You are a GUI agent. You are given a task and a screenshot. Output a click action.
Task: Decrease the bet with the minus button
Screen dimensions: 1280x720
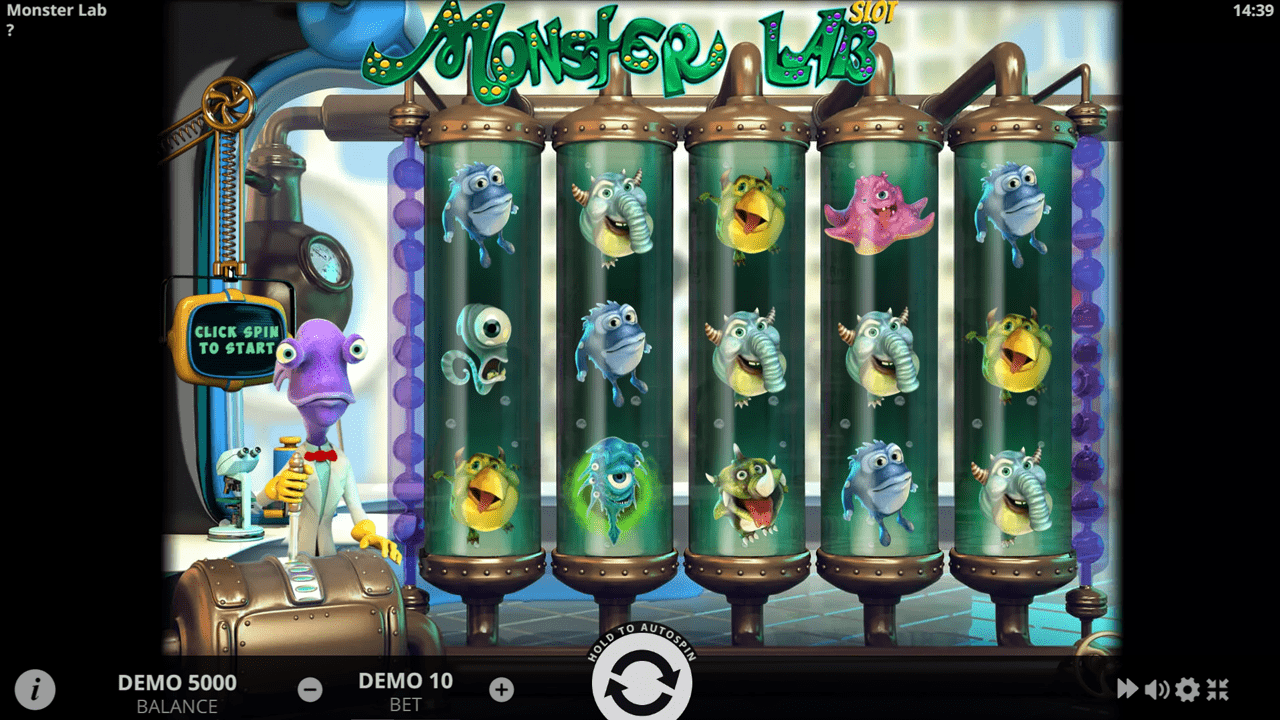tap(310, 687)
